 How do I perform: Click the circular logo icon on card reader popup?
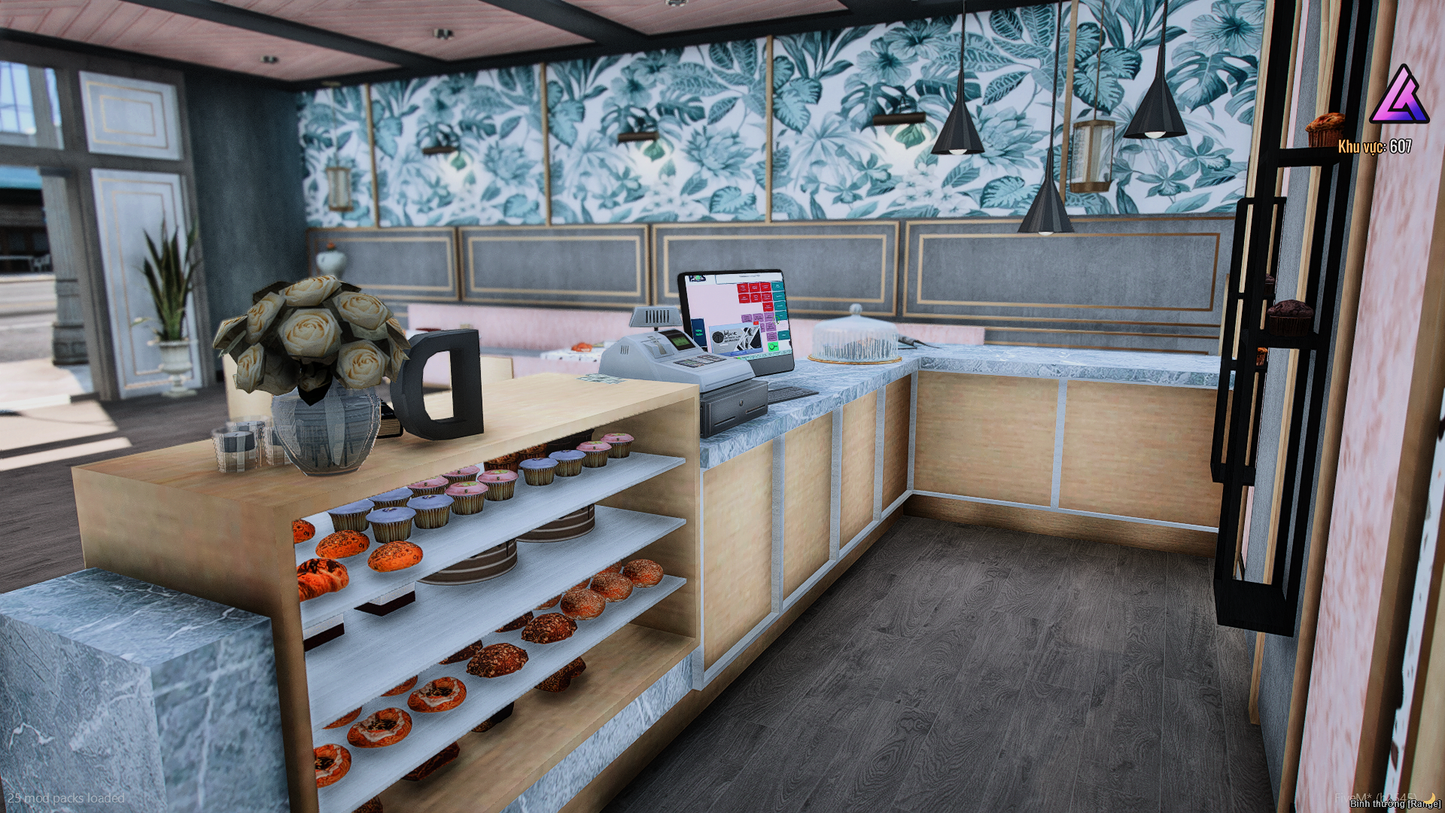(717, 337)
